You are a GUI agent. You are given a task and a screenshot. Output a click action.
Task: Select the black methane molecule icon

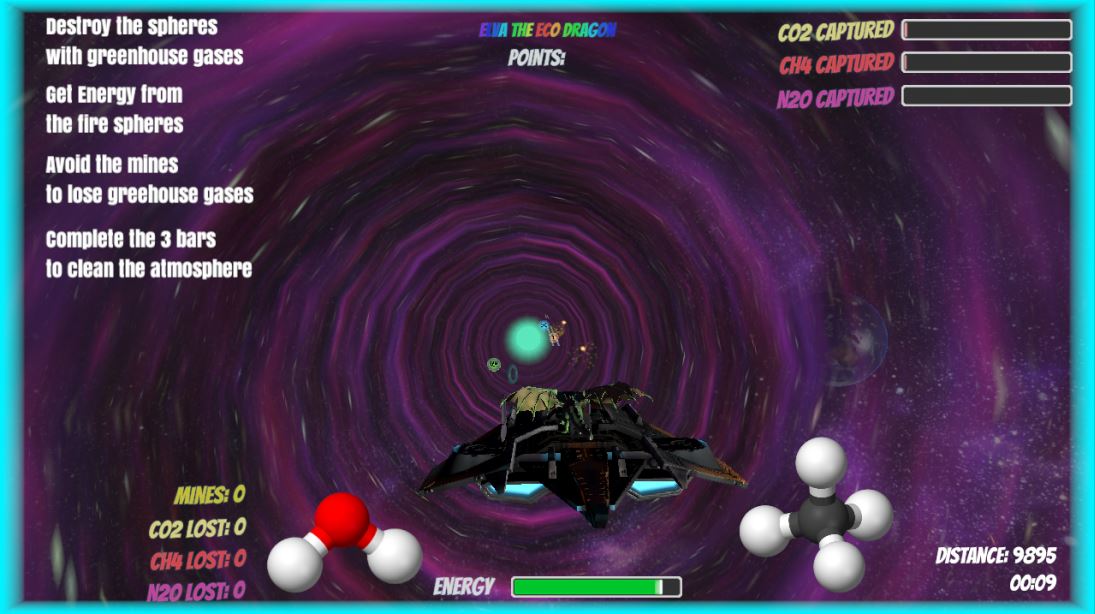[x=817, y=514]
